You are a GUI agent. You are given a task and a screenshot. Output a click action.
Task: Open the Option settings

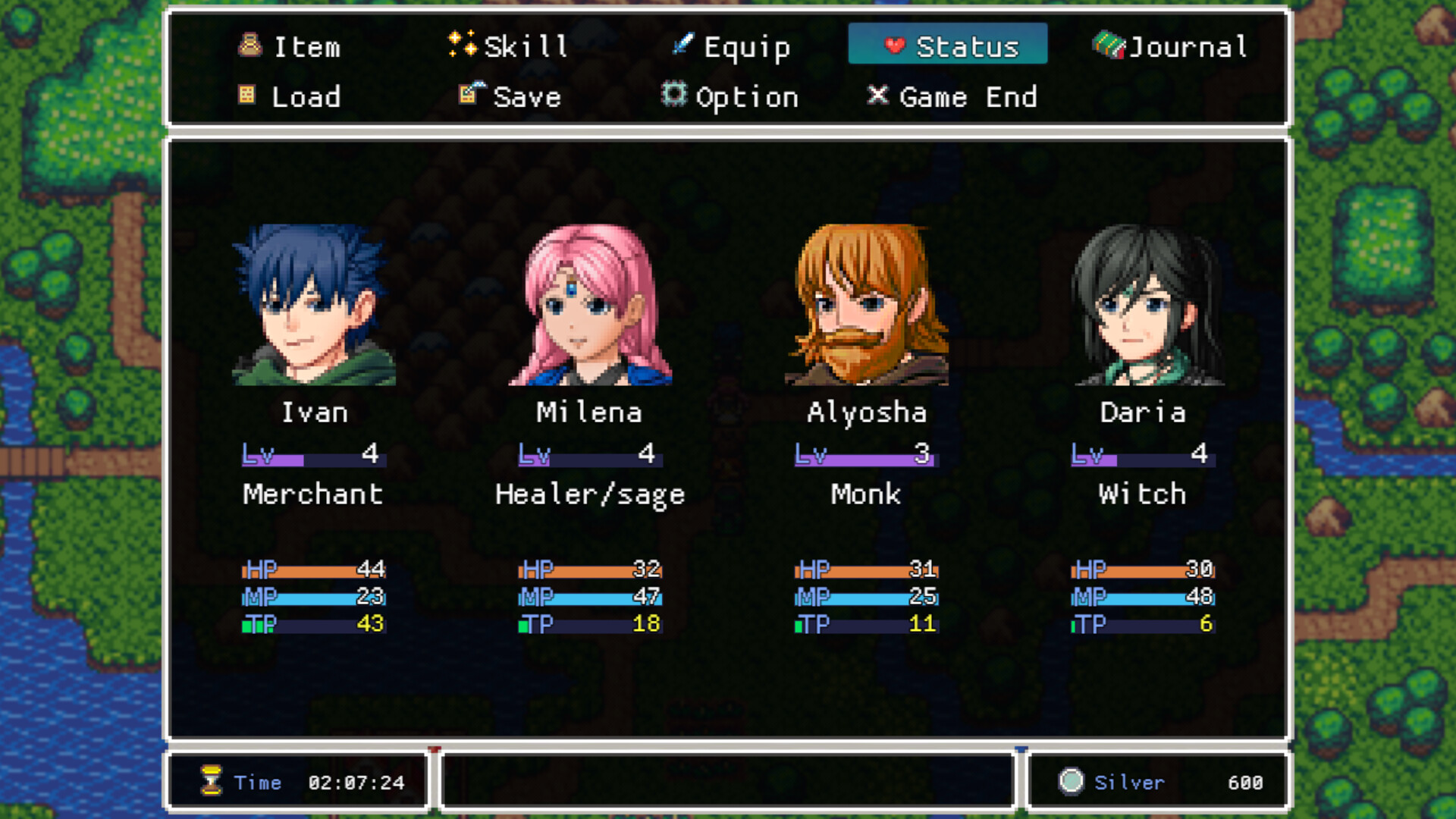(x=730, y=97)
